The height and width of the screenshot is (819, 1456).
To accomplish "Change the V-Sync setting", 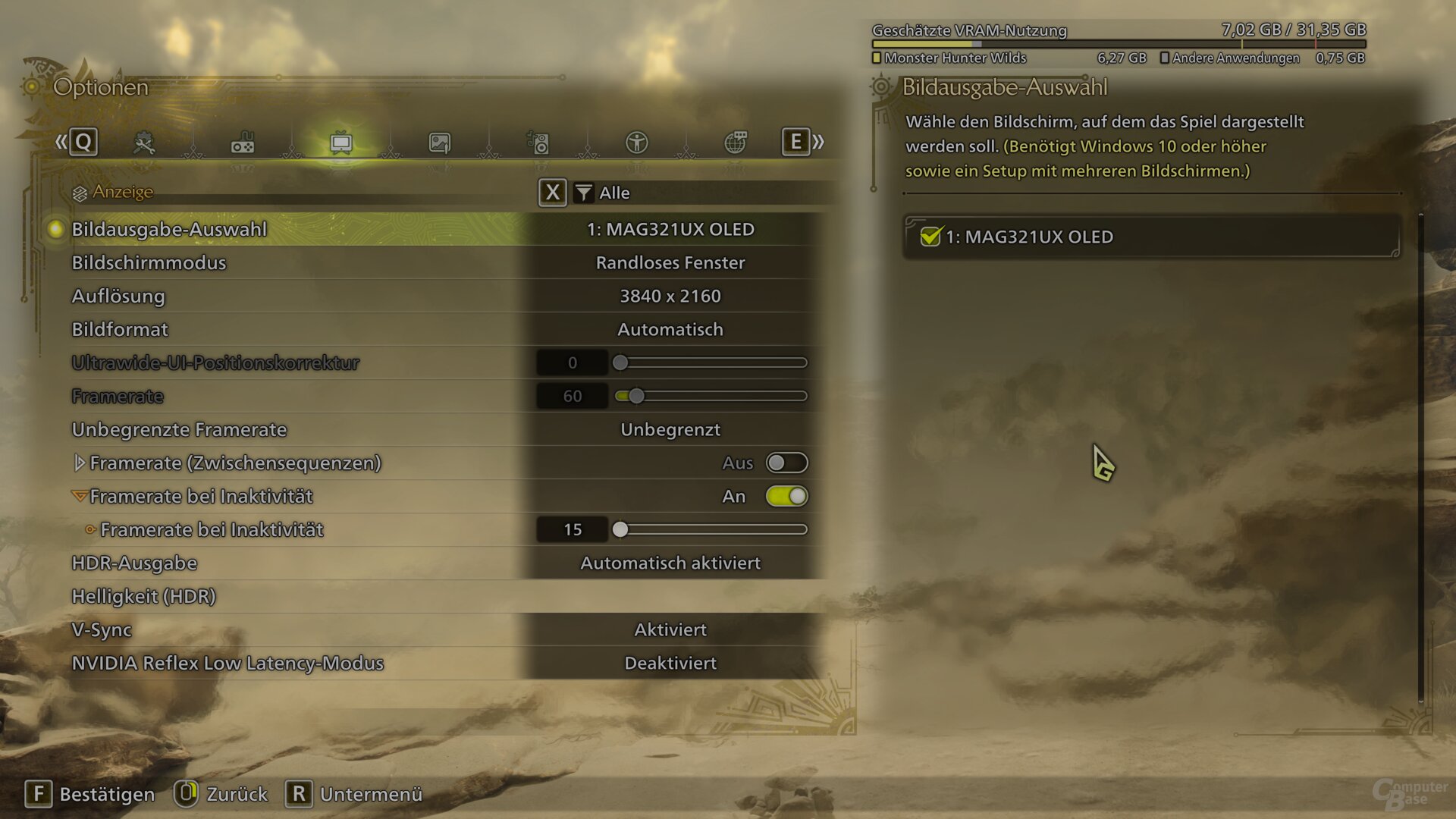I will 670,630.
